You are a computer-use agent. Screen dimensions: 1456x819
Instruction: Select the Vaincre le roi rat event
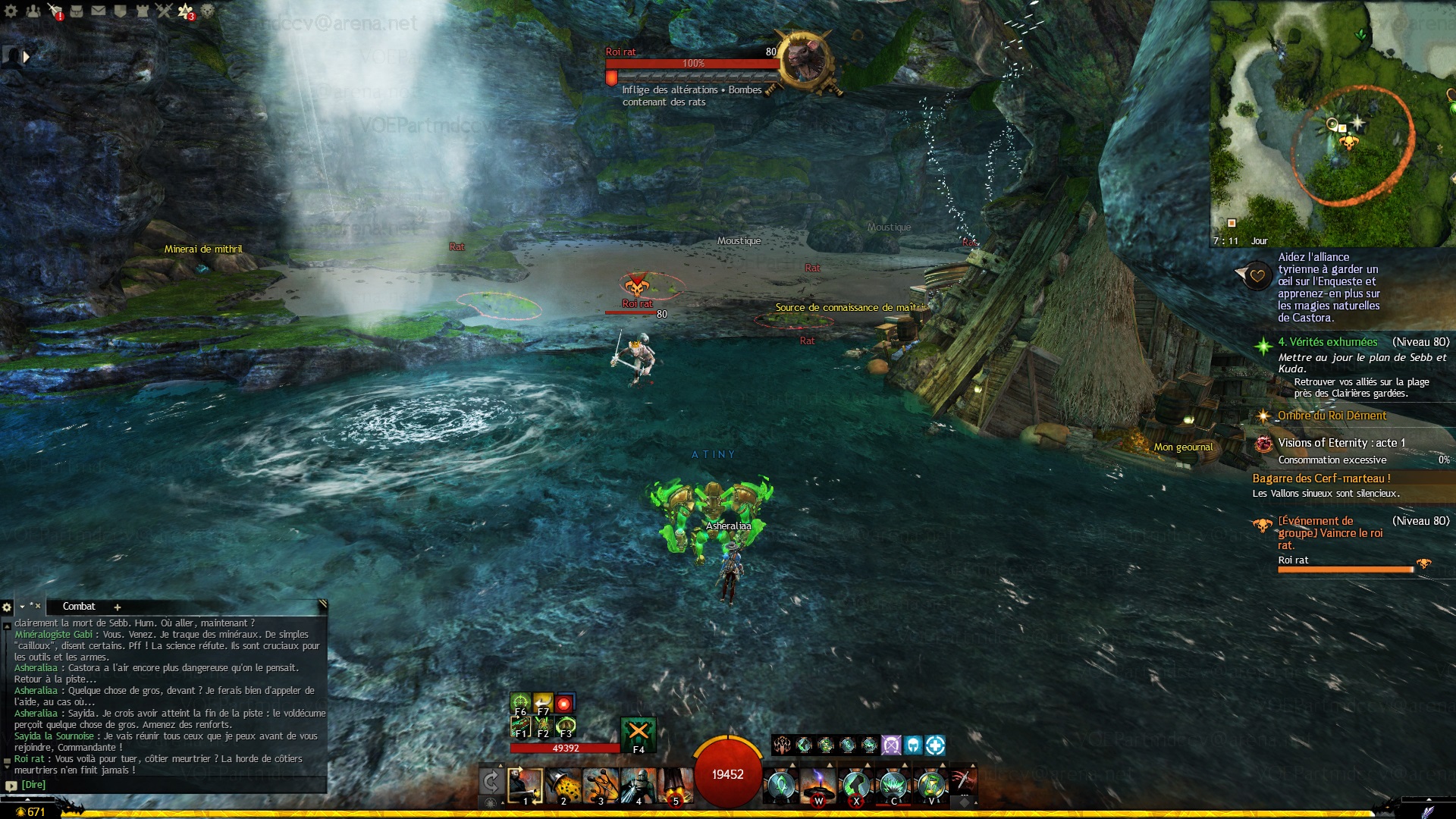(1330, 532)
